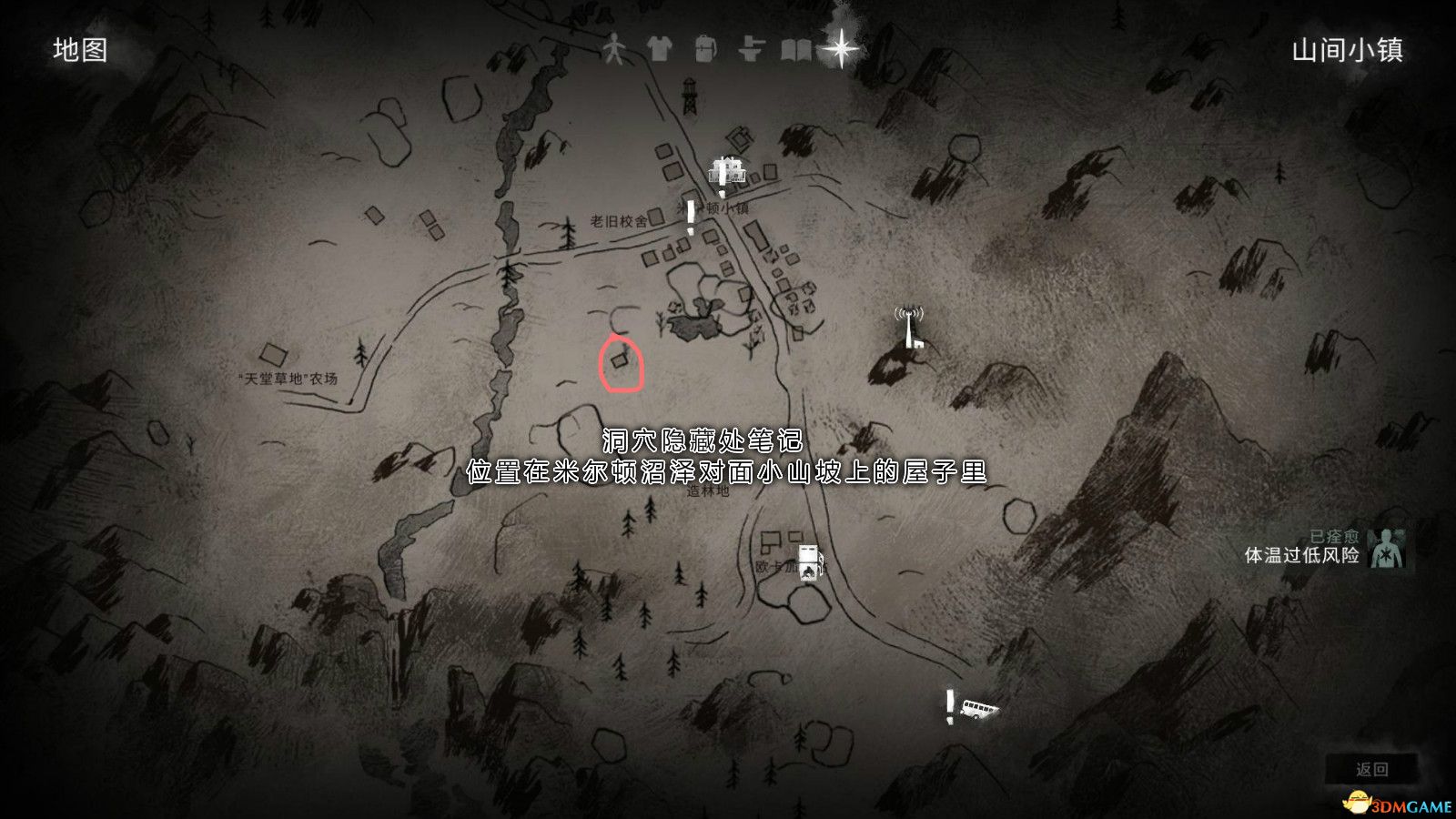Click the church icon at 米尔顿小镇
The image size is (1456, 819).
[x=726, y=169]
